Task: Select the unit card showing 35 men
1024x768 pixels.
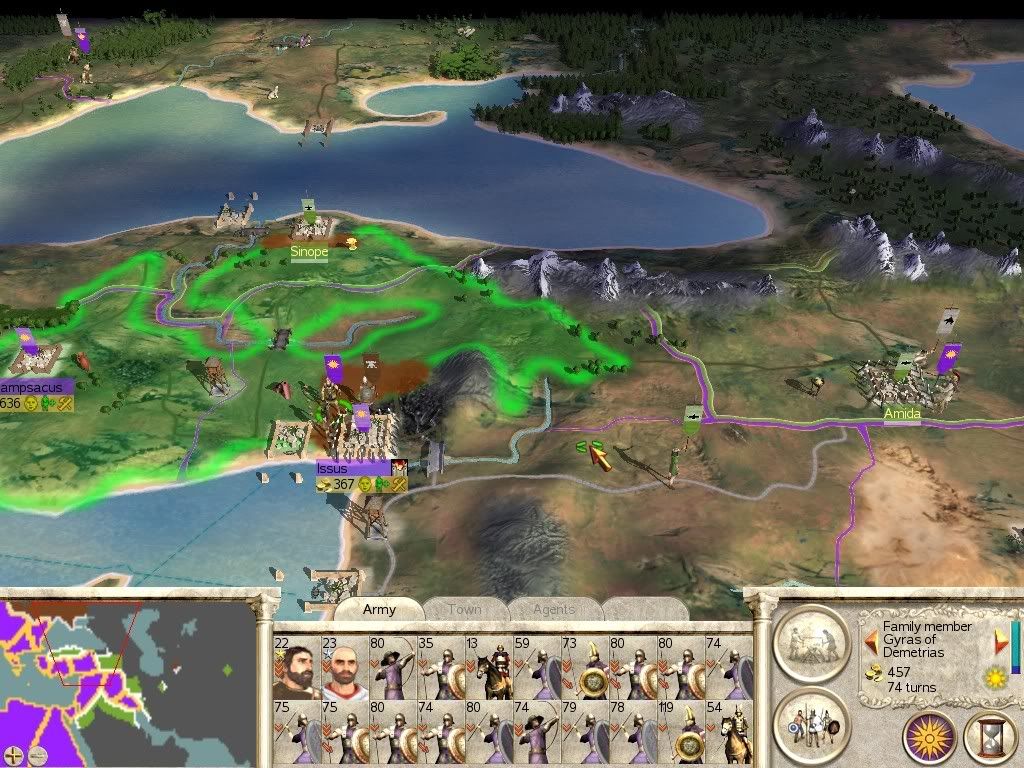Action: (440, 667)
